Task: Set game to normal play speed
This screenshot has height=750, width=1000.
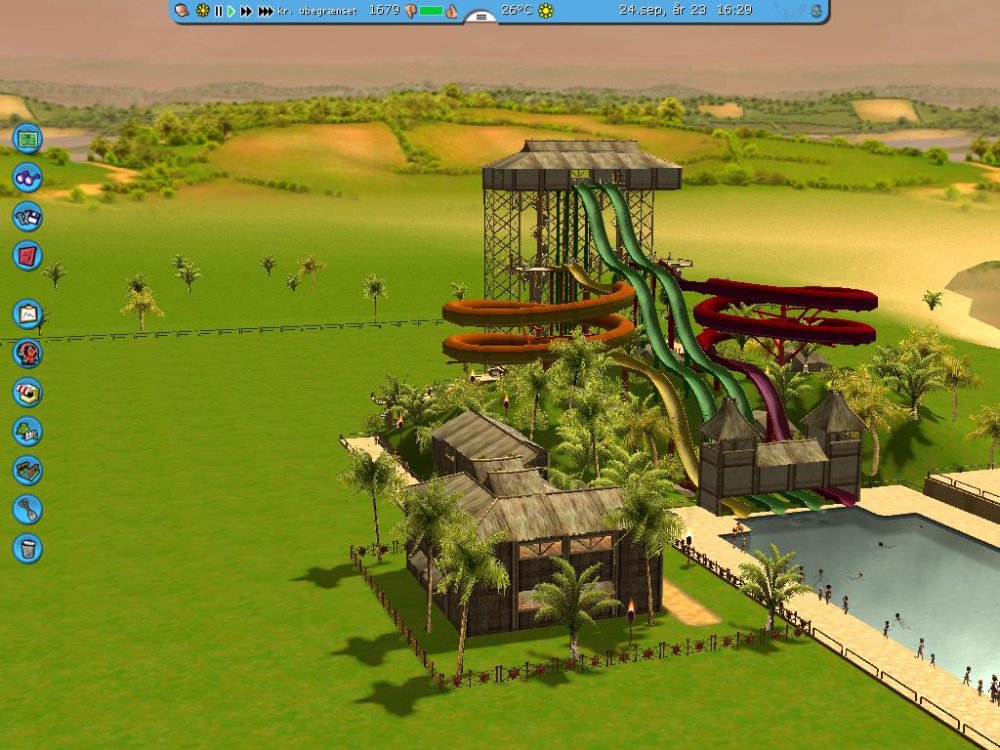Action: [232, 11]
